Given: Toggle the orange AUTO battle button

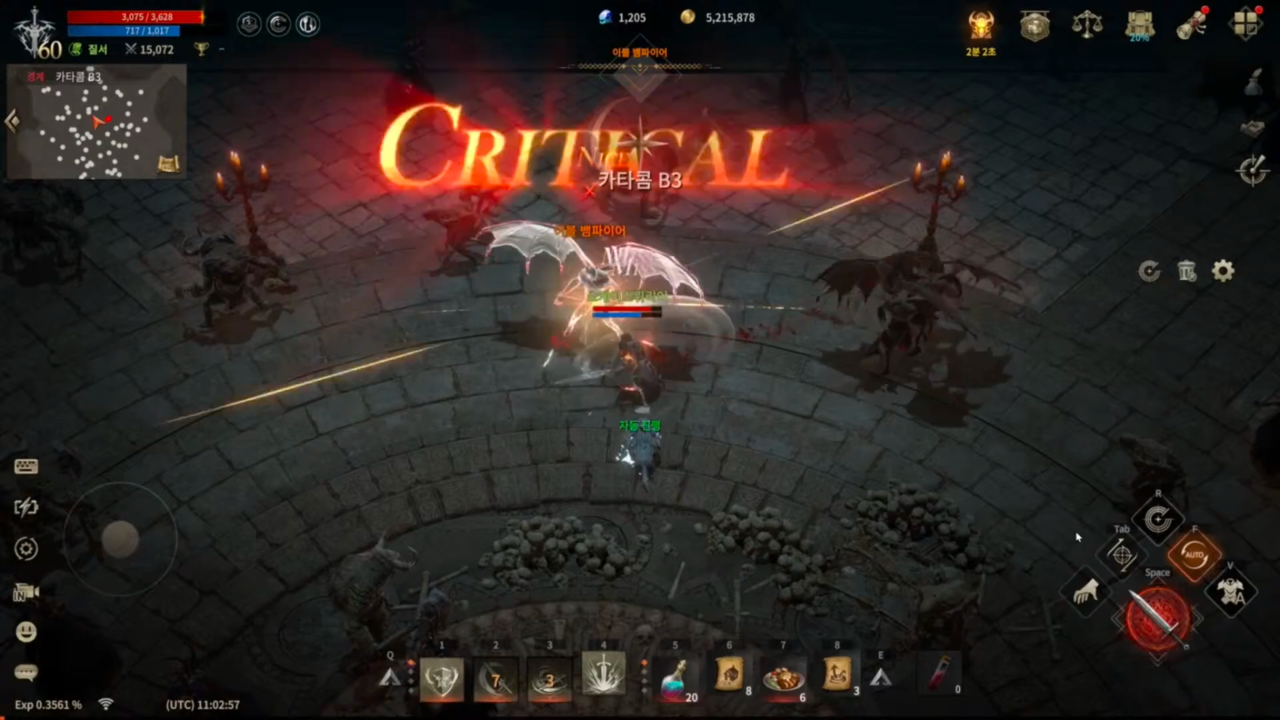Looking at the screenshot, I should tap(1194, 555).
